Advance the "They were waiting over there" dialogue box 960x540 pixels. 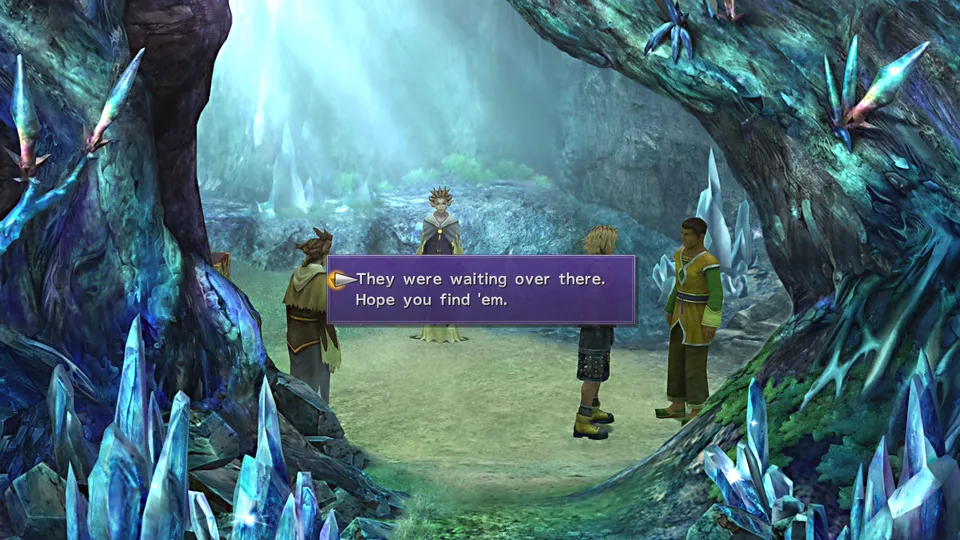click(480, 289)
